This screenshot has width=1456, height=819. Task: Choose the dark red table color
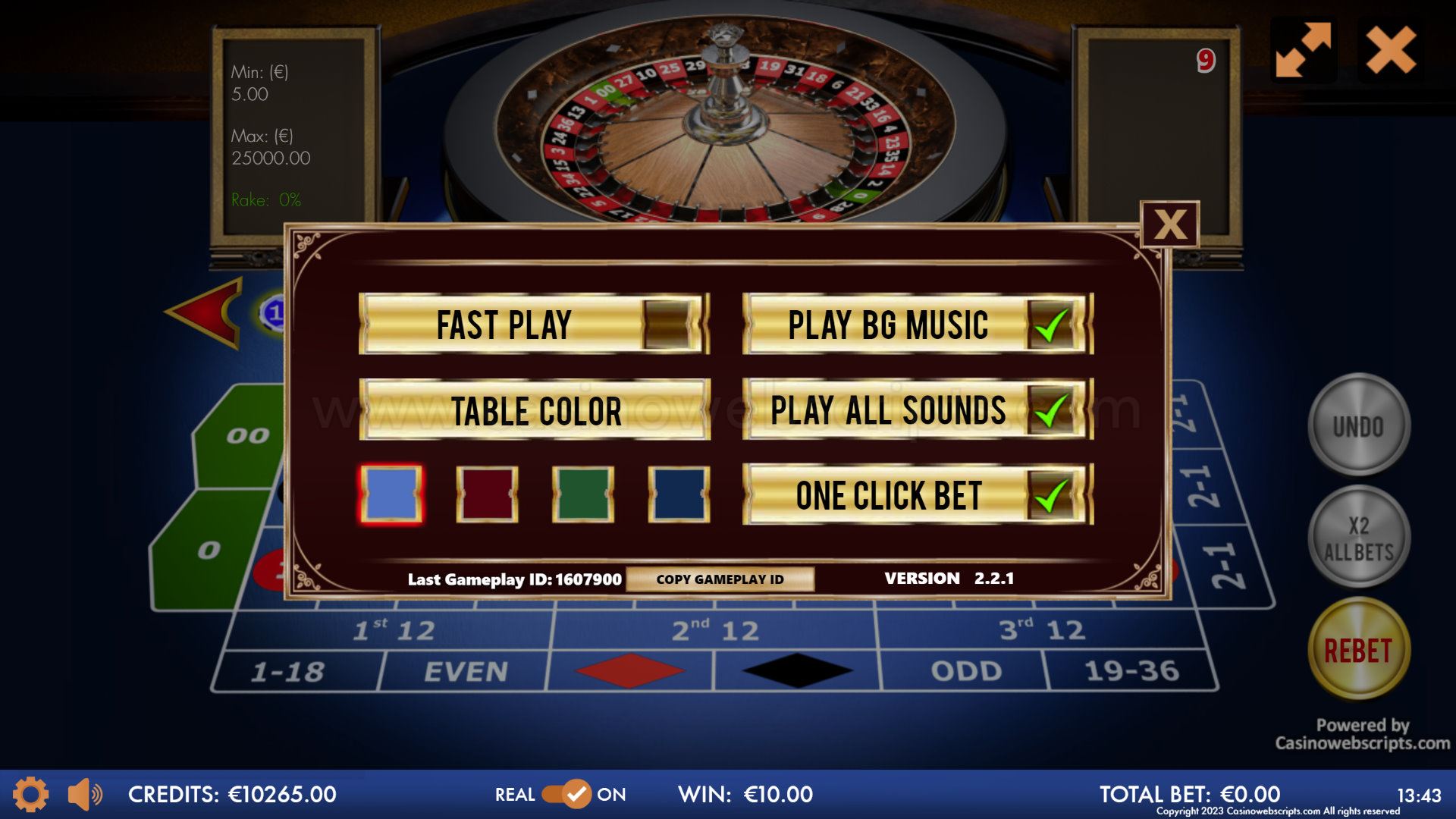click(487, 494)
